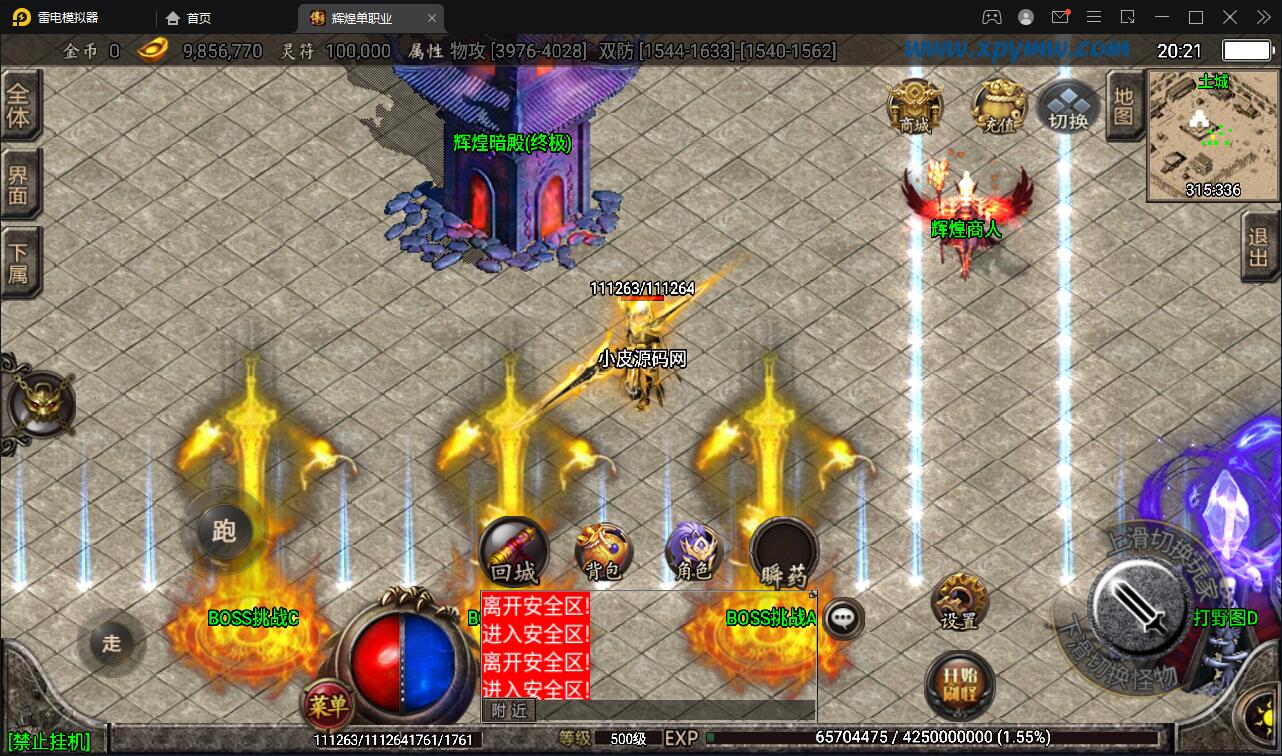This screenshot has width=1282, height=756.
Task: Open the 背包 backpack icon
Action: [x=602, y=552]
